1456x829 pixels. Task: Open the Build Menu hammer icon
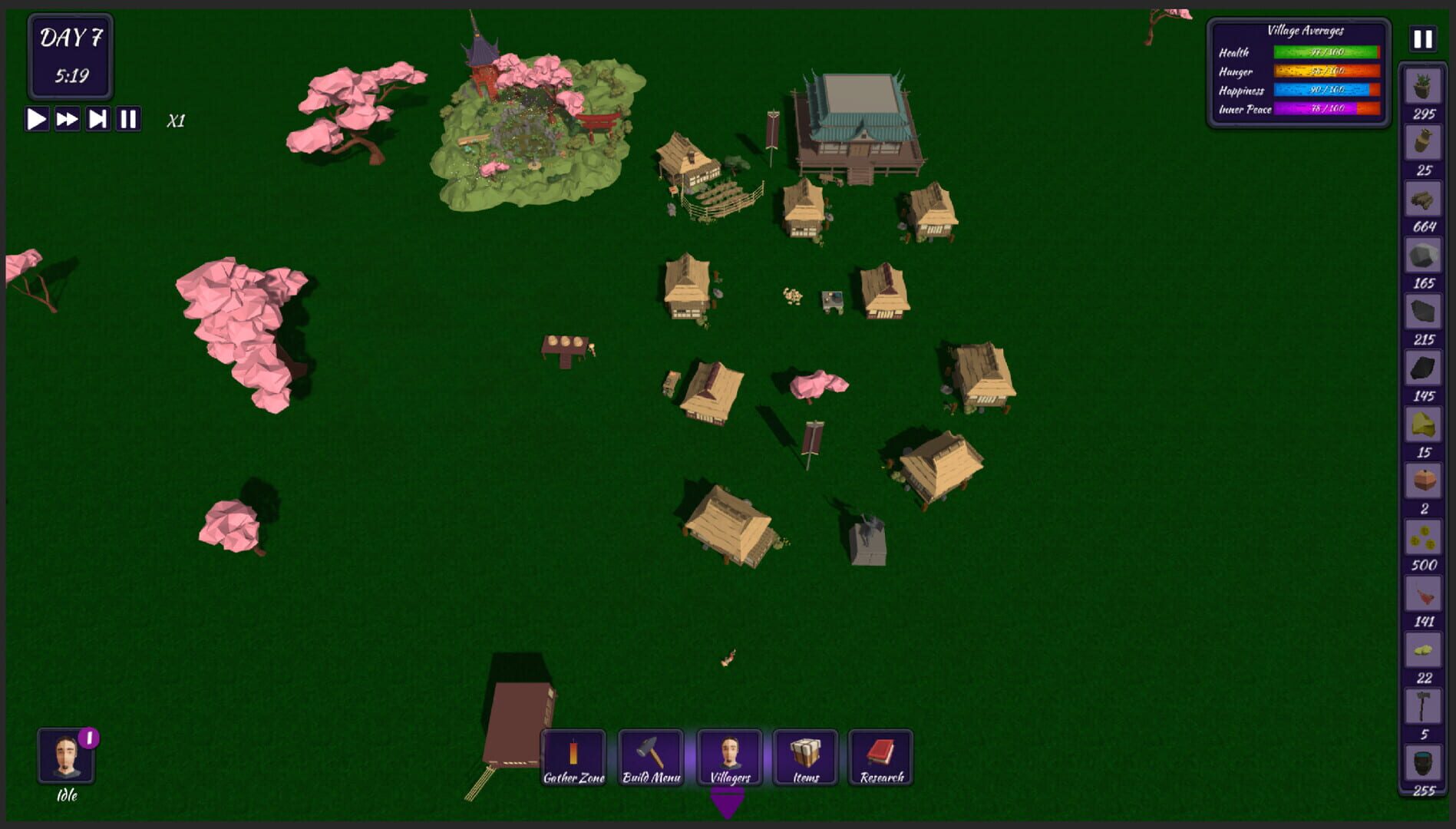[x=650, y=756]
